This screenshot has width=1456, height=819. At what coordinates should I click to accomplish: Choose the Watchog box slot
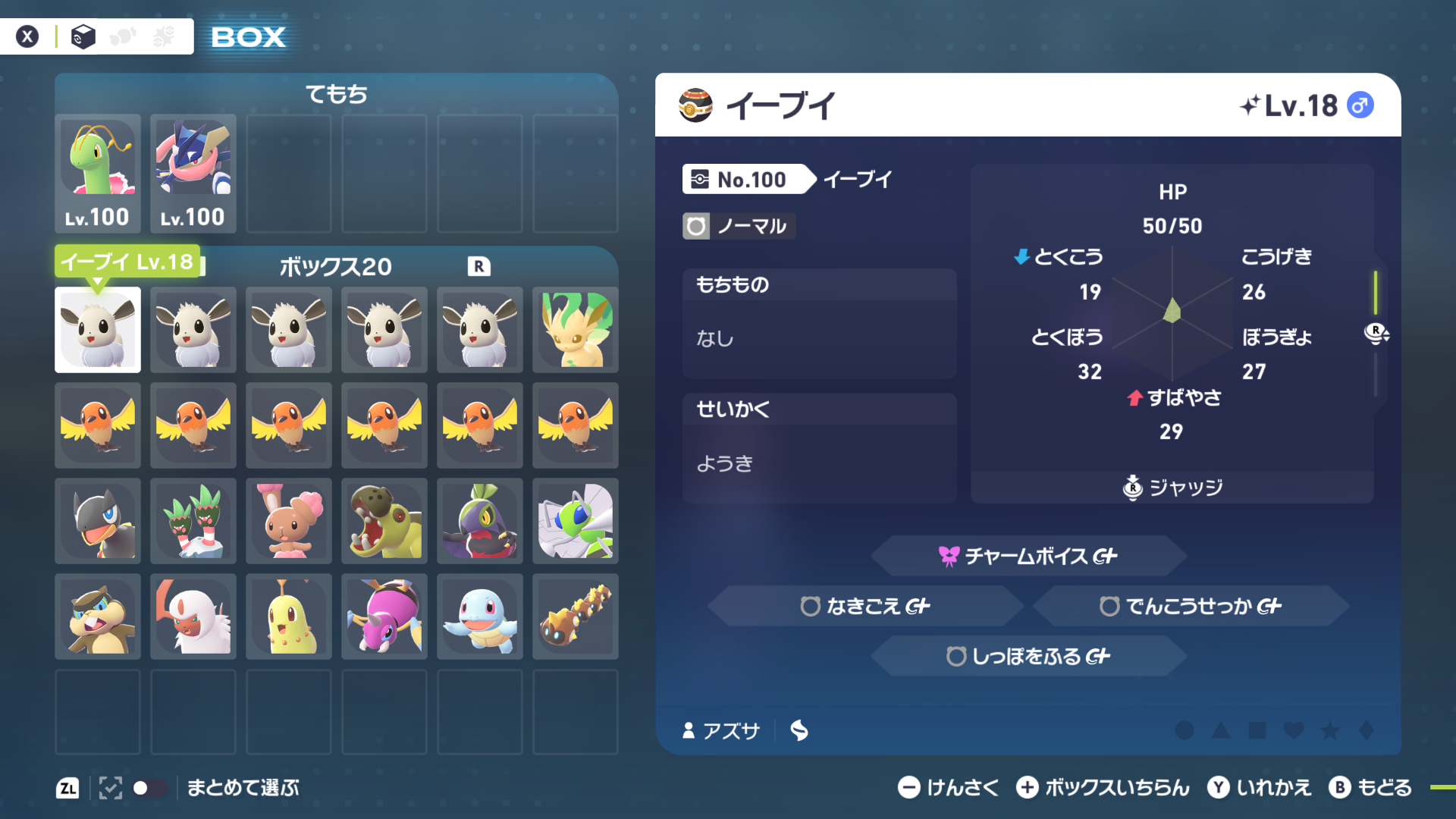[x=98, y=617]
